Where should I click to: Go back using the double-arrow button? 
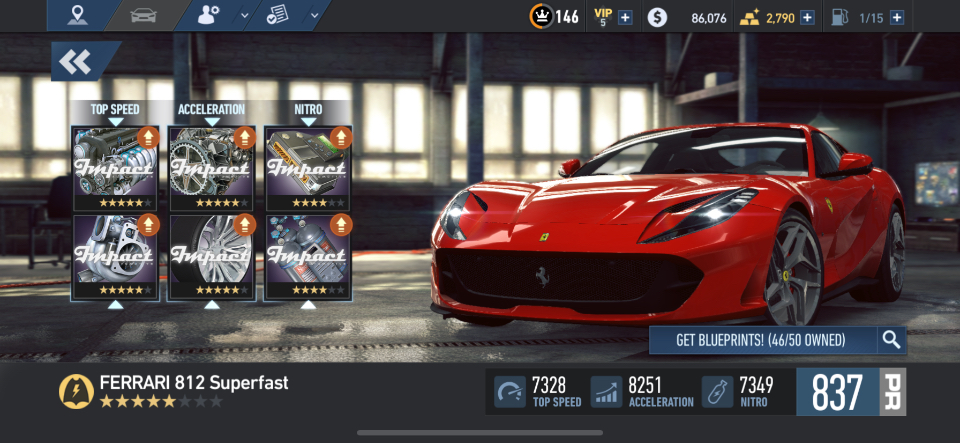pos(76,62)
